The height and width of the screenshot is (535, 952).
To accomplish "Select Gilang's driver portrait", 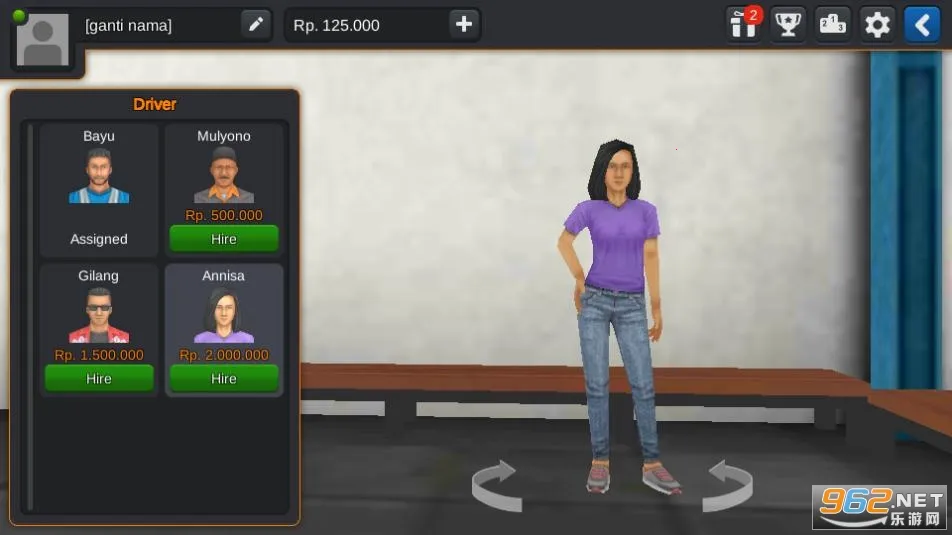I will 99,316.
